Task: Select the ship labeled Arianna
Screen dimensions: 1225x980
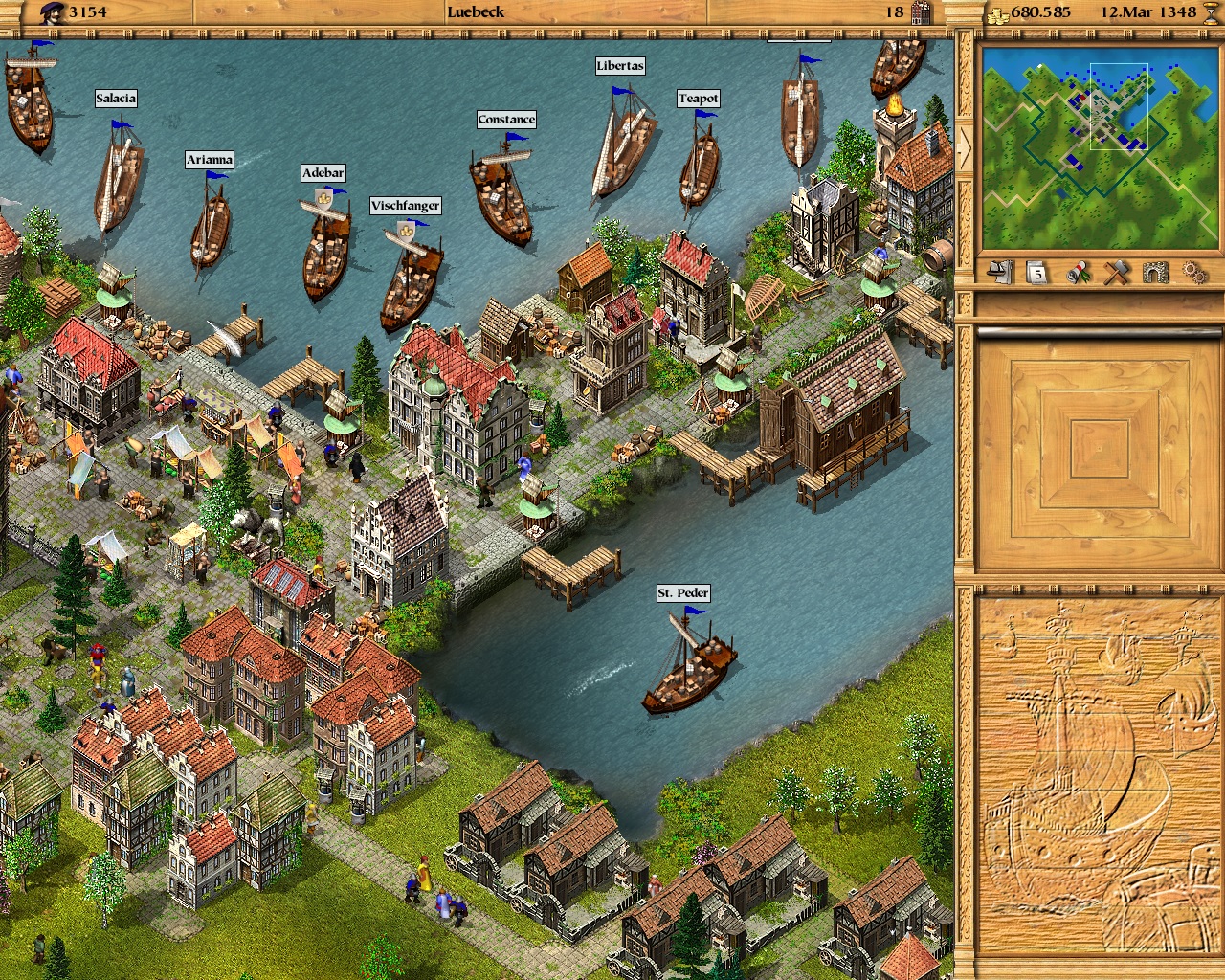Action: click(210, 160)
